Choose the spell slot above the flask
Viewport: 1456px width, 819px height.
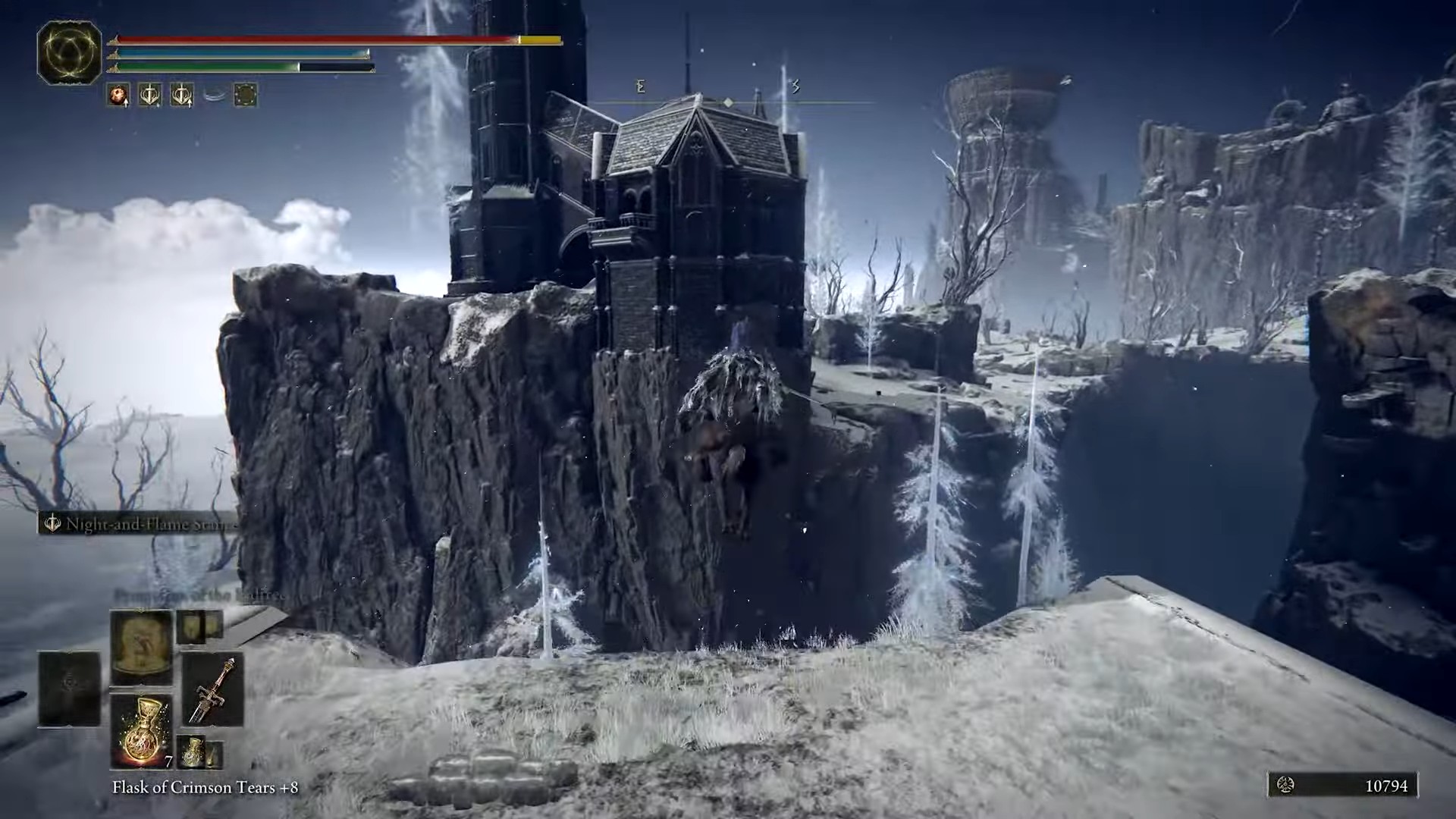coord(141,648)
